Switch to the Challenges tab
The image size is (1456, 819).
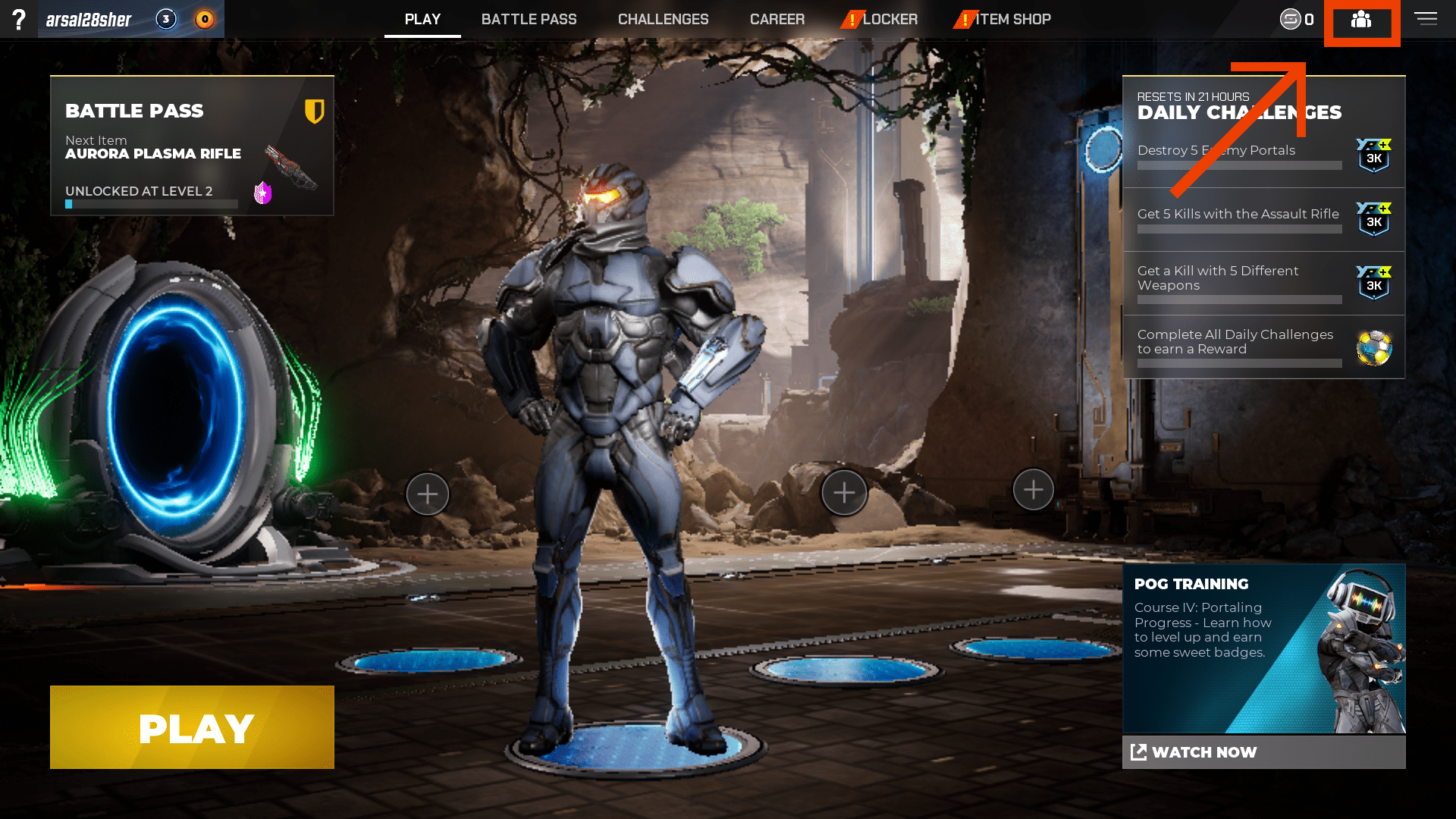click(663, 19)
